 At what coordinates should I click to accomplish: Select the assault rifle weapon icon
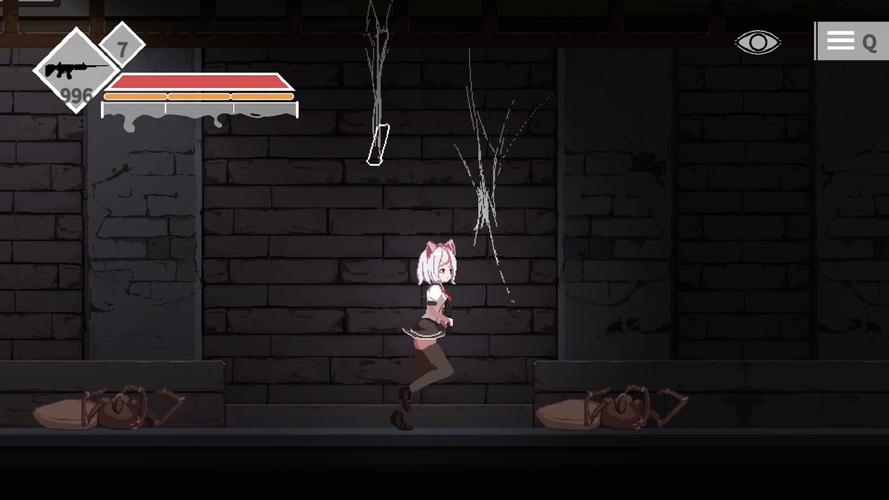pos(75,70)
